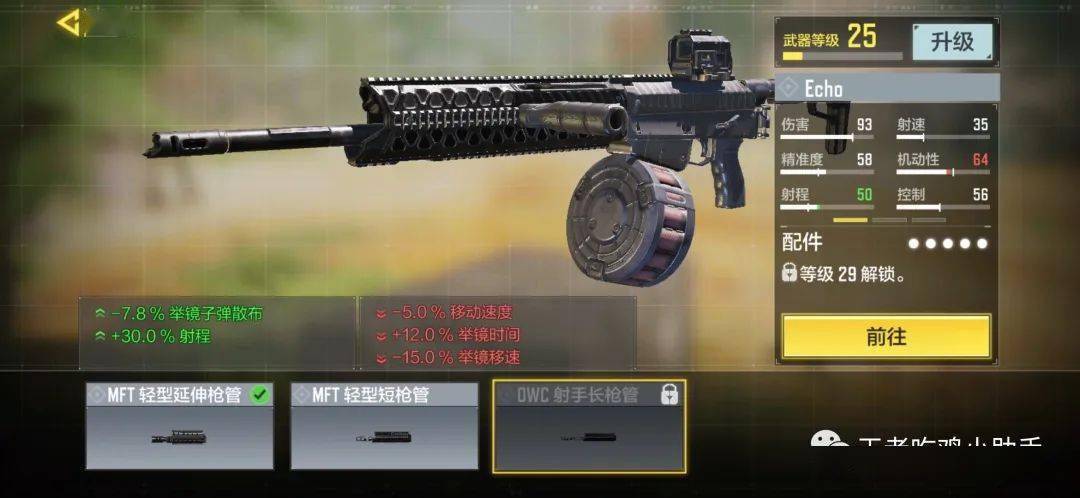Tap the 升级 upgrade button

951,42
